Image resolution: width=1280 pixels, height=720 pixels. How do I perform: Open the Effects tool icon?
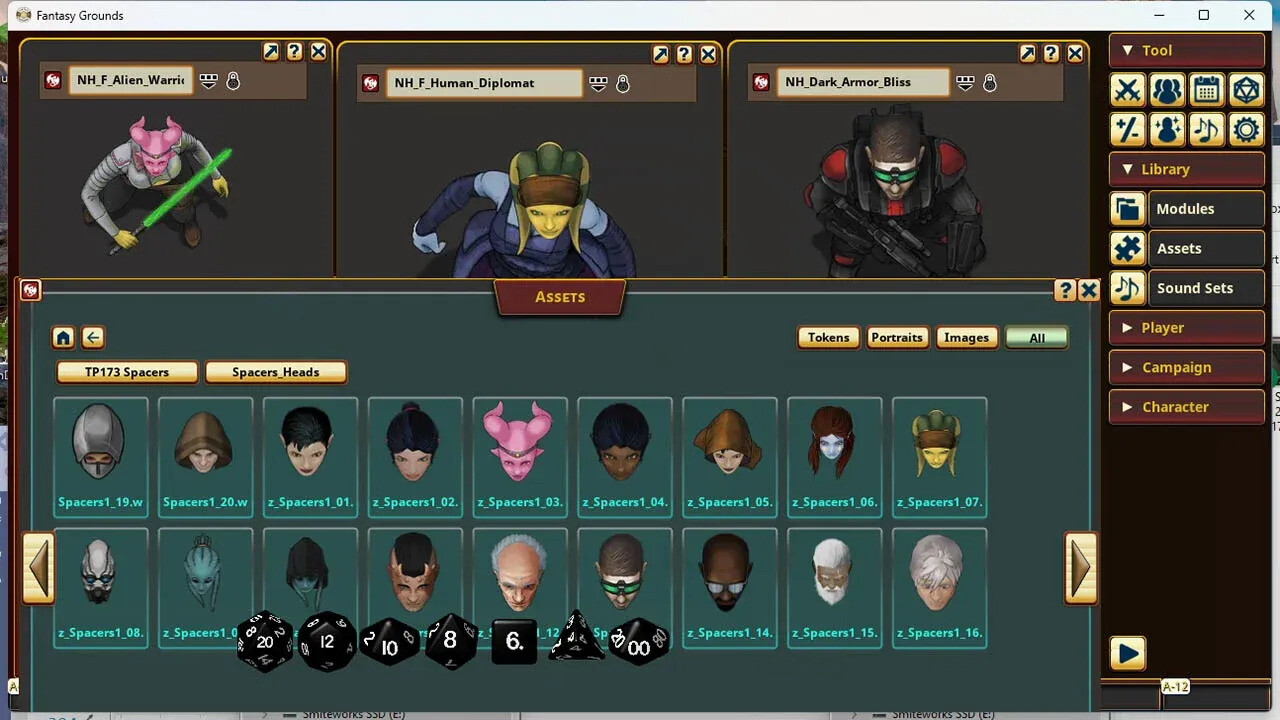[1167, 129]
